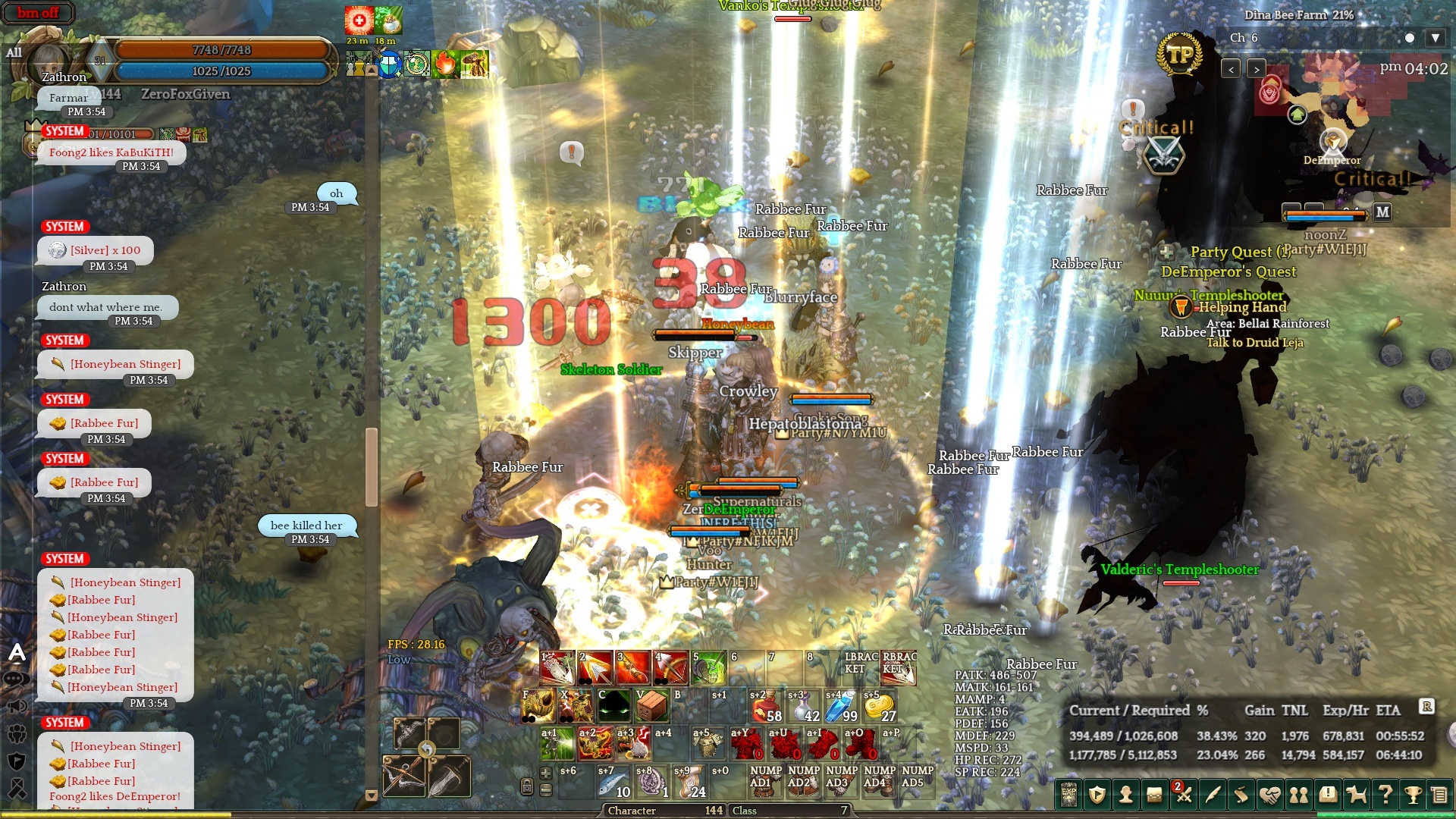Activate the skill in hotbar slot 1
This screenshot has width=1456, height=819.
click(557, 667)
